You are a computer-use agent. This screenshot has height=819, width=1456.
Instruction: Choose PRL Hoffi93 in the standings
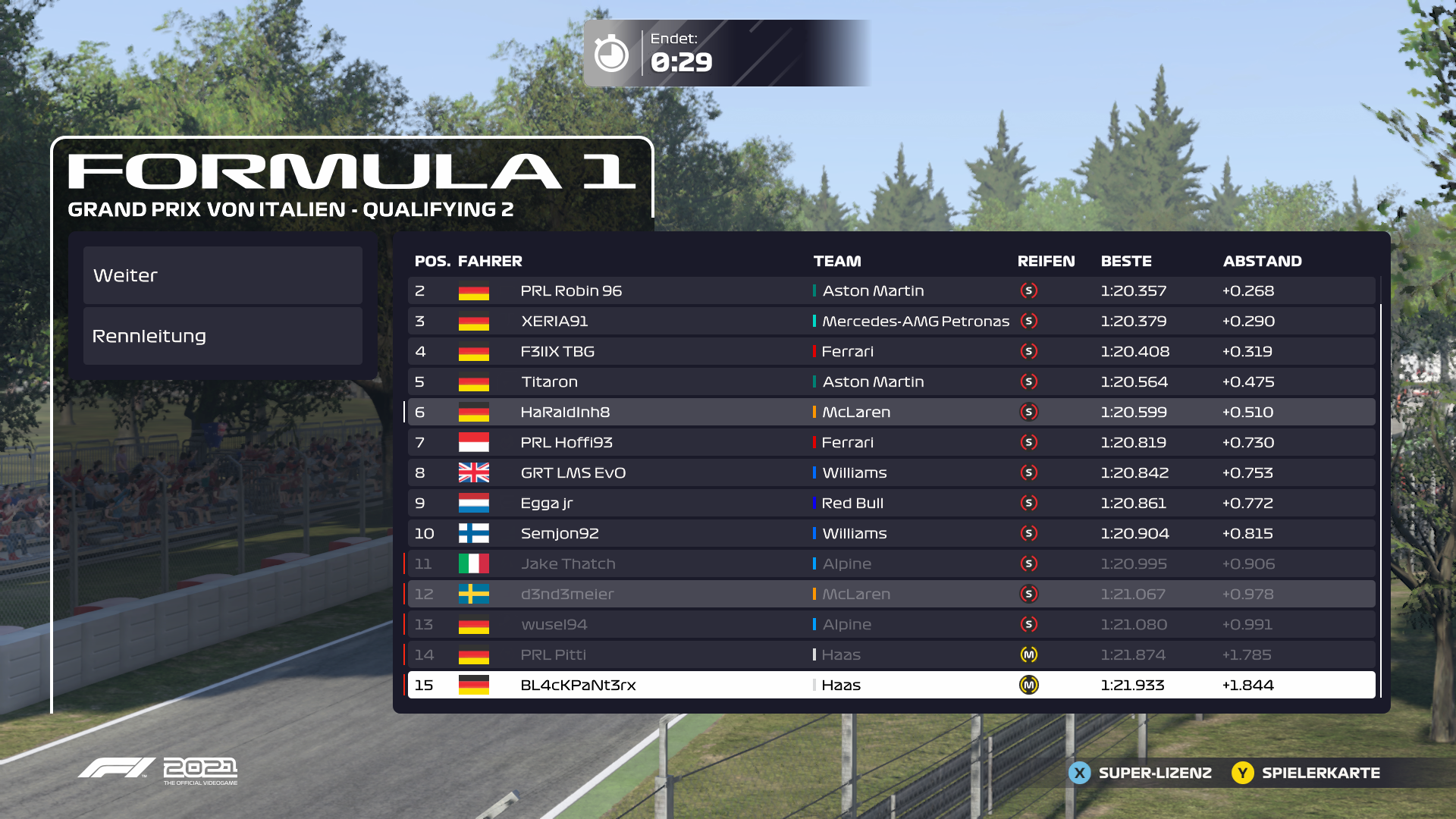pyautogui.click(x=891, y=443)
